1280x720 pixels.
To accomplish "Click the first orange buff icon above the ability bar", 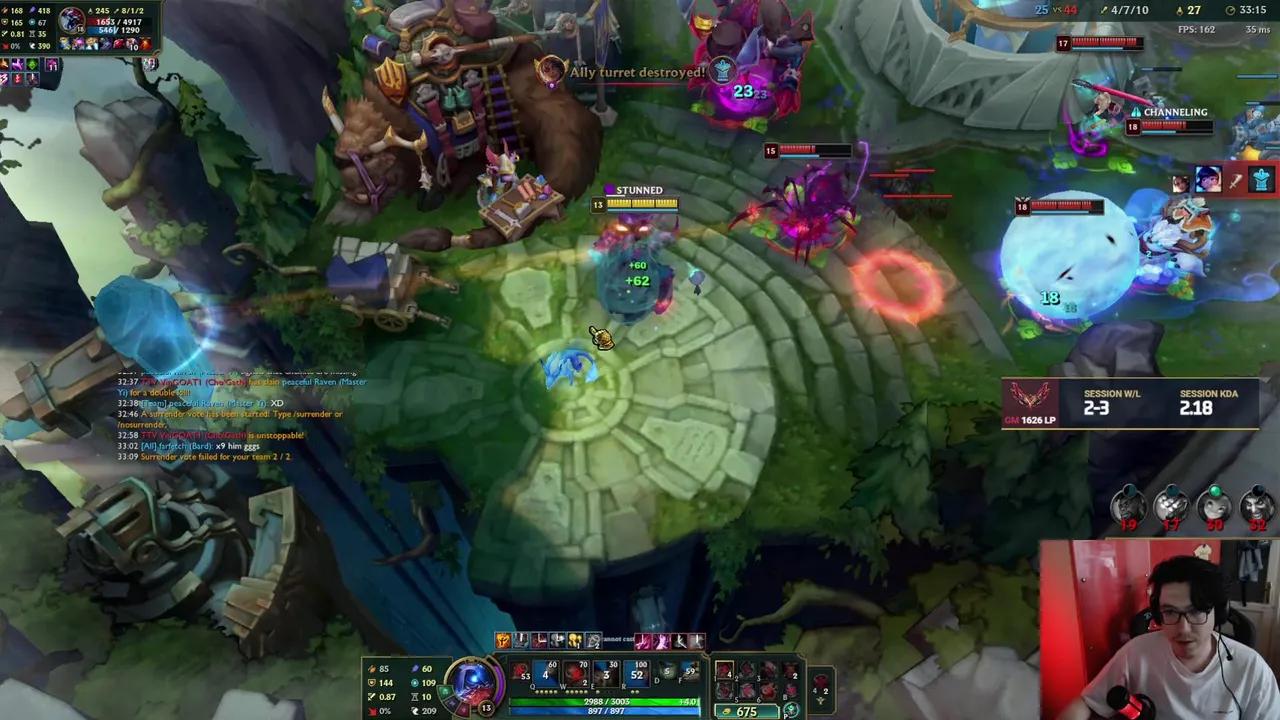I will point(503,640).
